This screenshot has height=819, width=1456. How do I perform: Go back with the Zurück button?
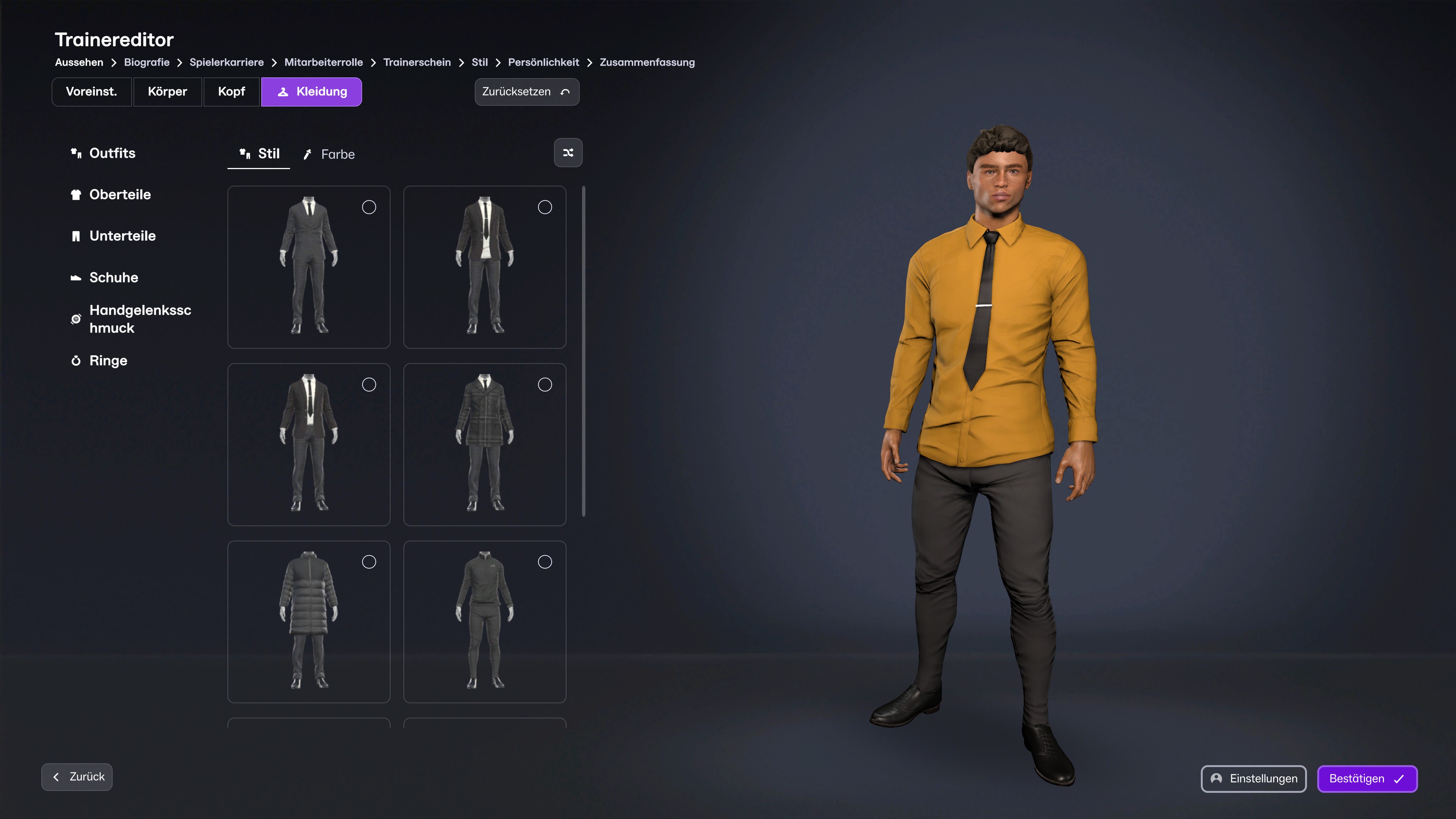coord(77,777)
